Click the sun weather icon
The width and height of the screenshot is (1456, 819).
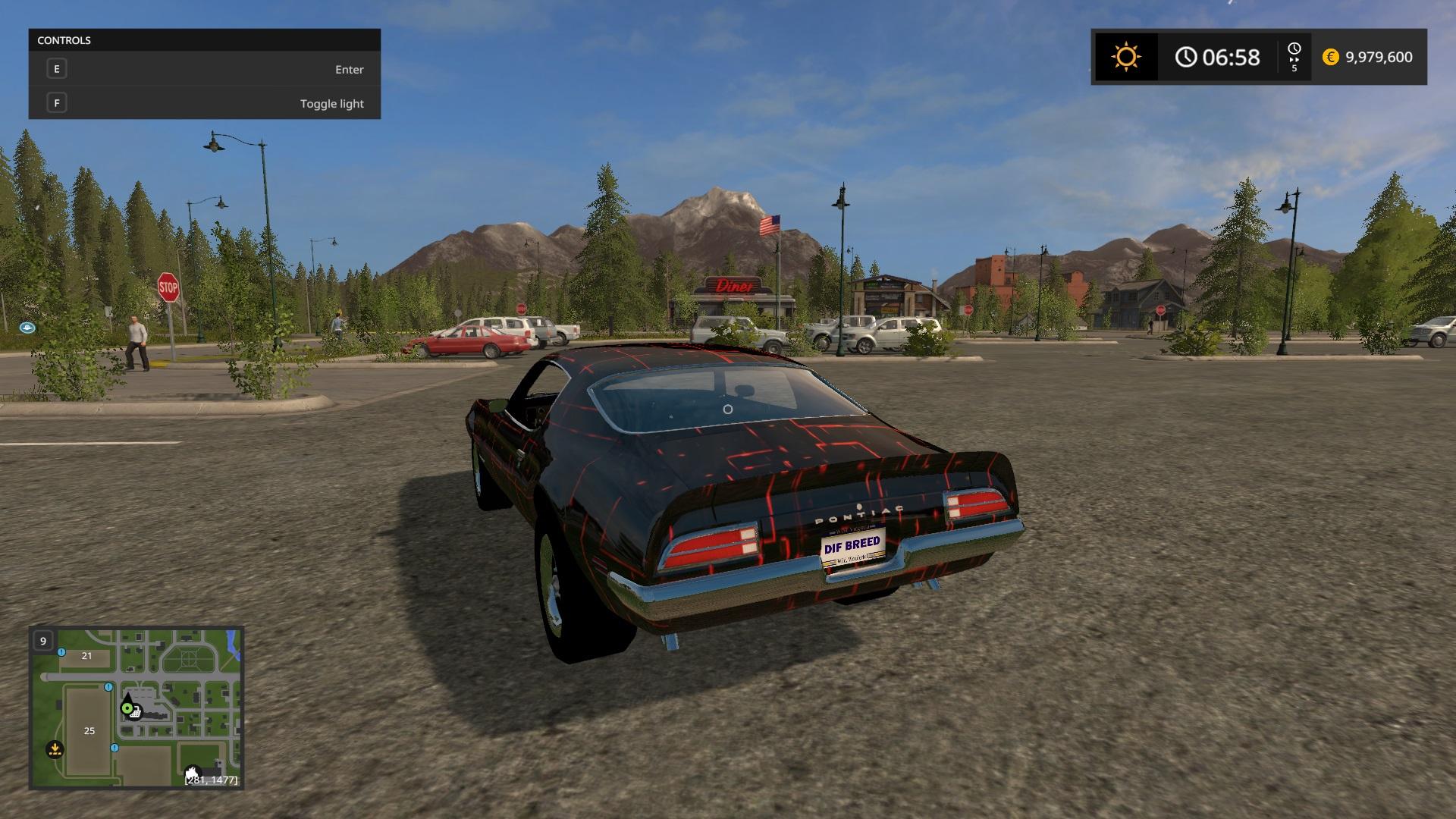click(x=1125, y=57)
